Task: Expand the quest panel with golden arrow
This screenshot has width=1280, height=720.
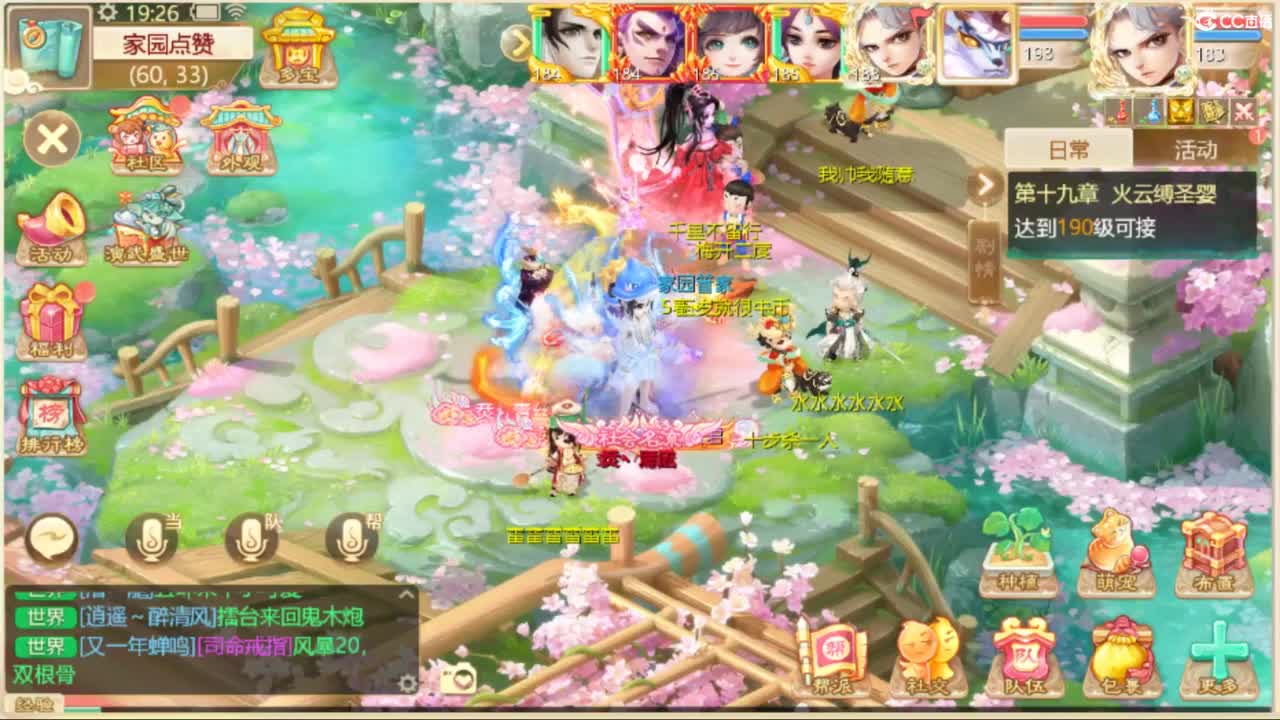Action: pyautogui.click(x=987, y=185)
